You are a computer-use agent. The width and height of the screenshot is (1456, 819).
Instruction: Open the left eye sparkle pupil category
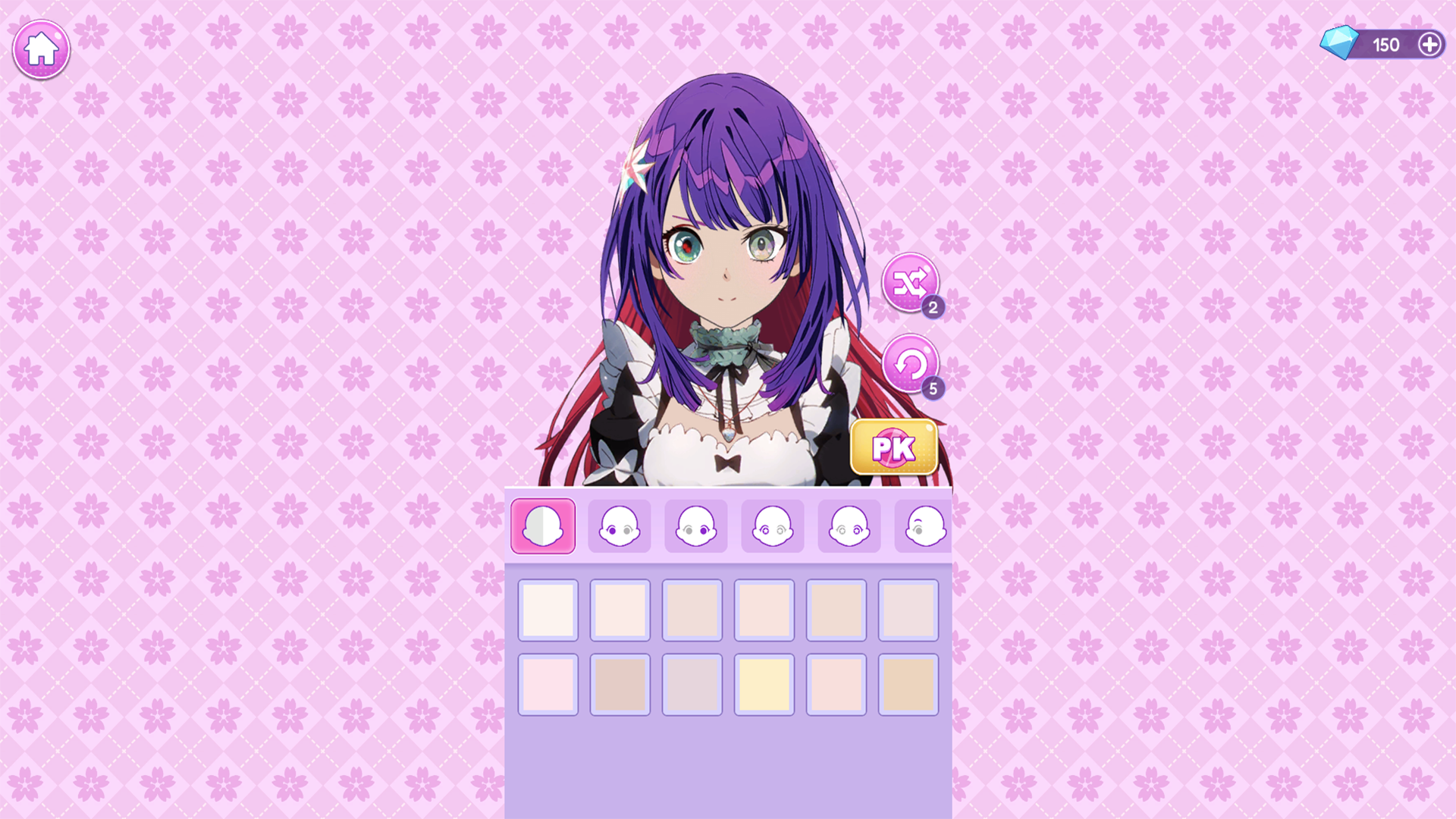click(772, 526)
